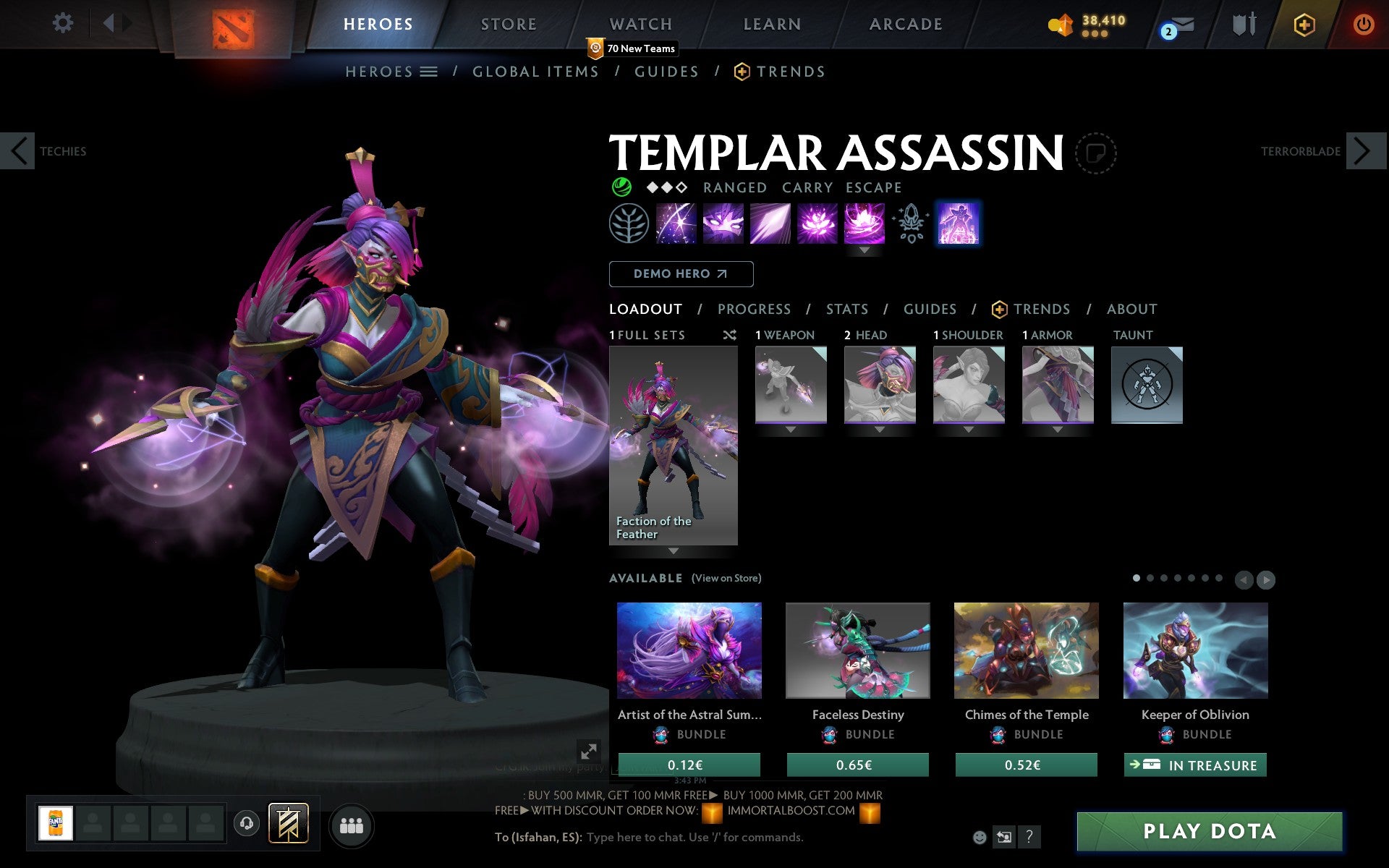Select Templar Assassin's first ability icon
This screenshot has height=868, width=1389.
pyautogui.click(x=676, y=223)
